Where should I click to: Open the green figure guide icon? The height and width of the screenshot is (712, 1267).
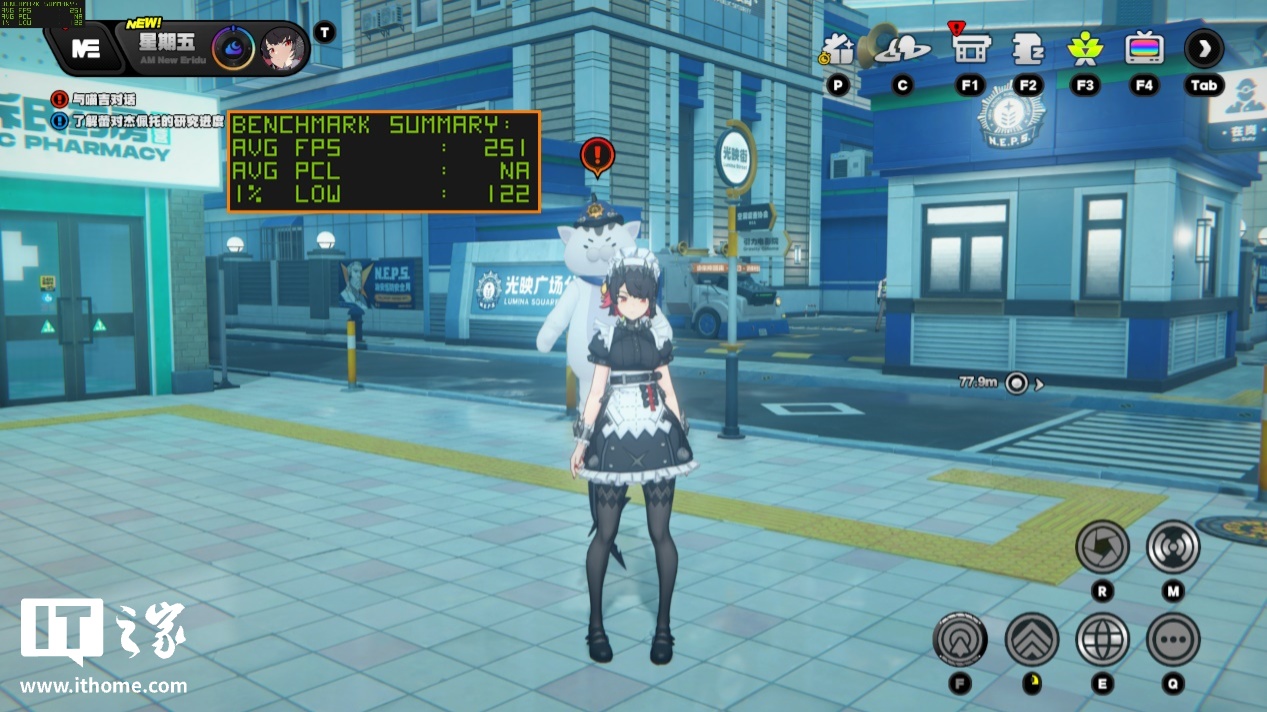coord(1084,47)
